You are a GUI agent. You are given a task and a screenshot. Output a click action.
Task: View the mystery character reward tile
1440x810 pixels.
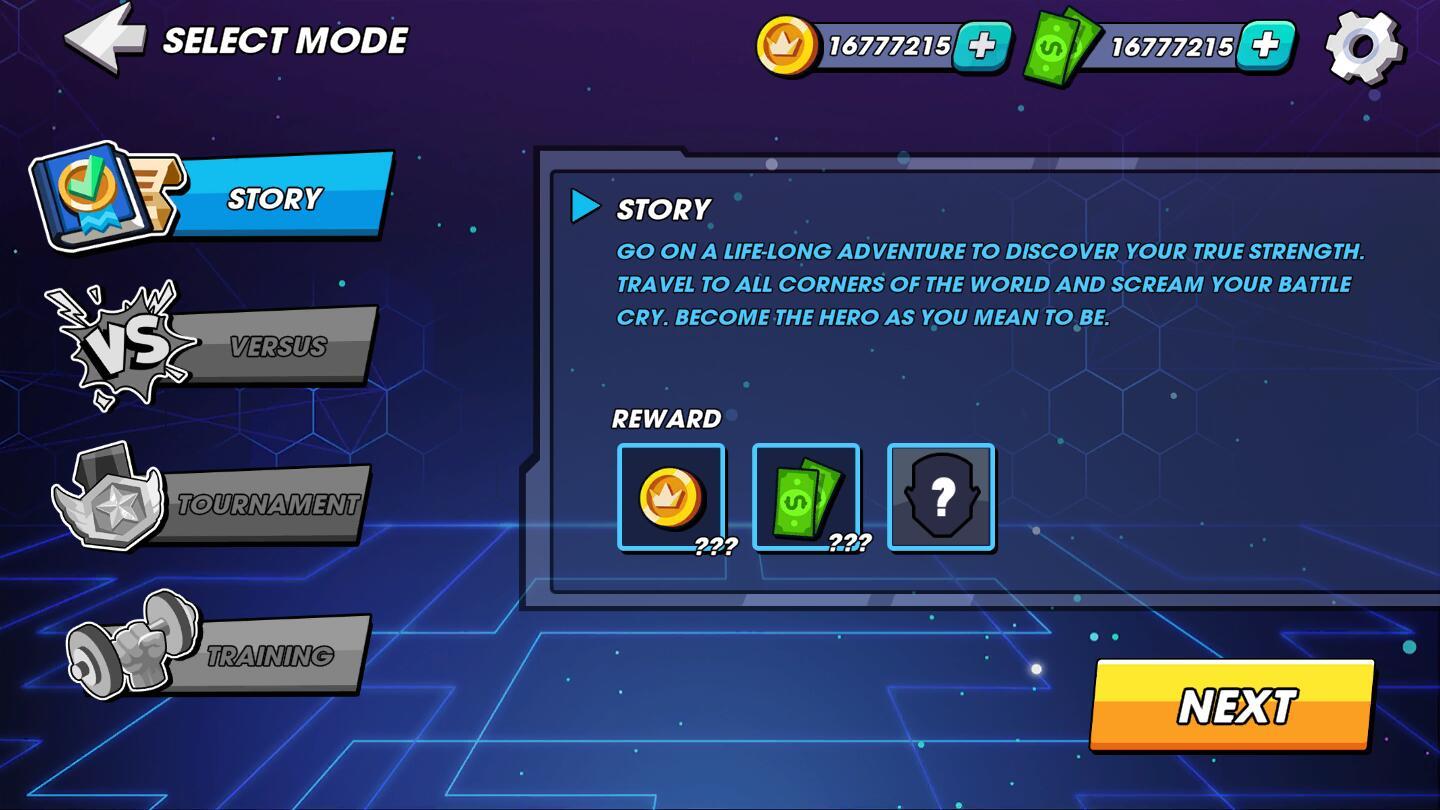coord(941,497)
